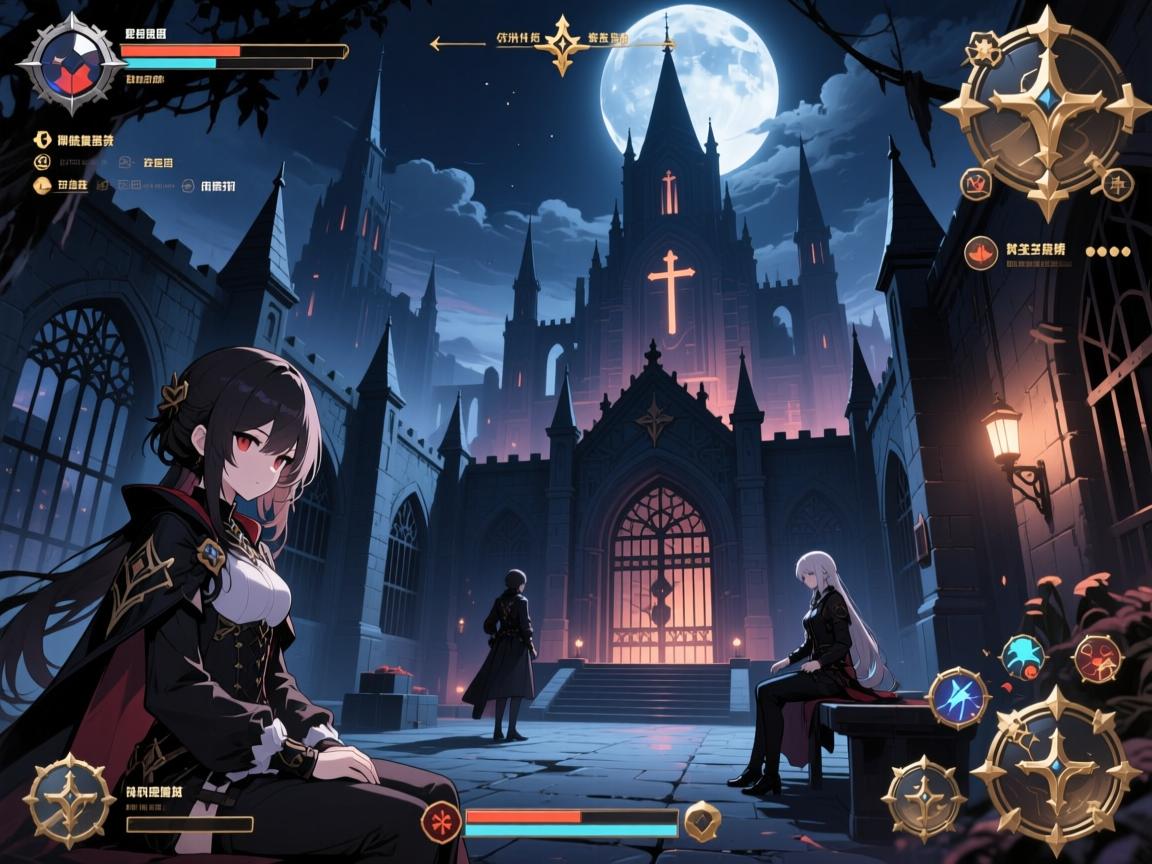
Task: Click the gold four-pointed star at top center
Action: (x=561, y=44)
